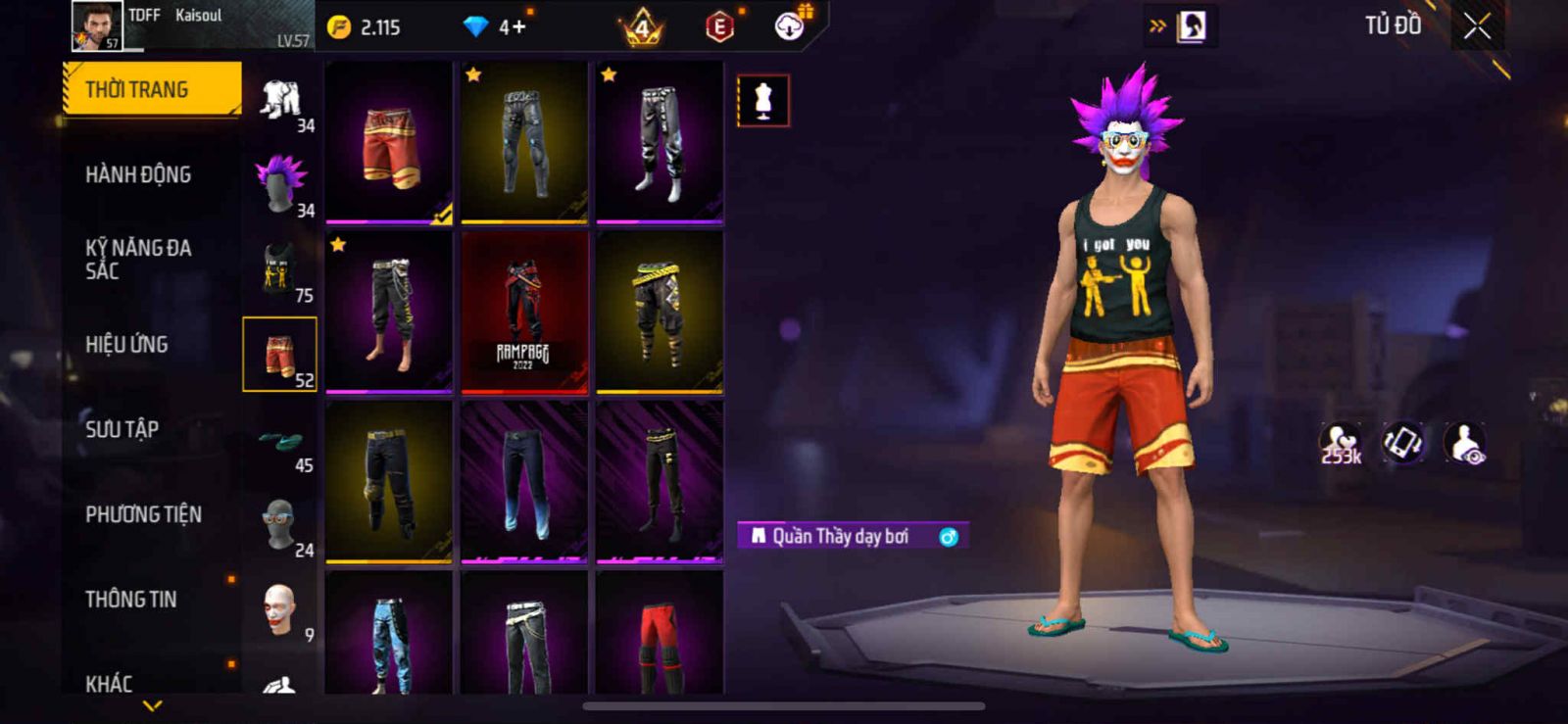Image resolution: width=1568 pixels, height=724 pixels.
Task: Select the clown face paint category
Action: click(280, 609)
